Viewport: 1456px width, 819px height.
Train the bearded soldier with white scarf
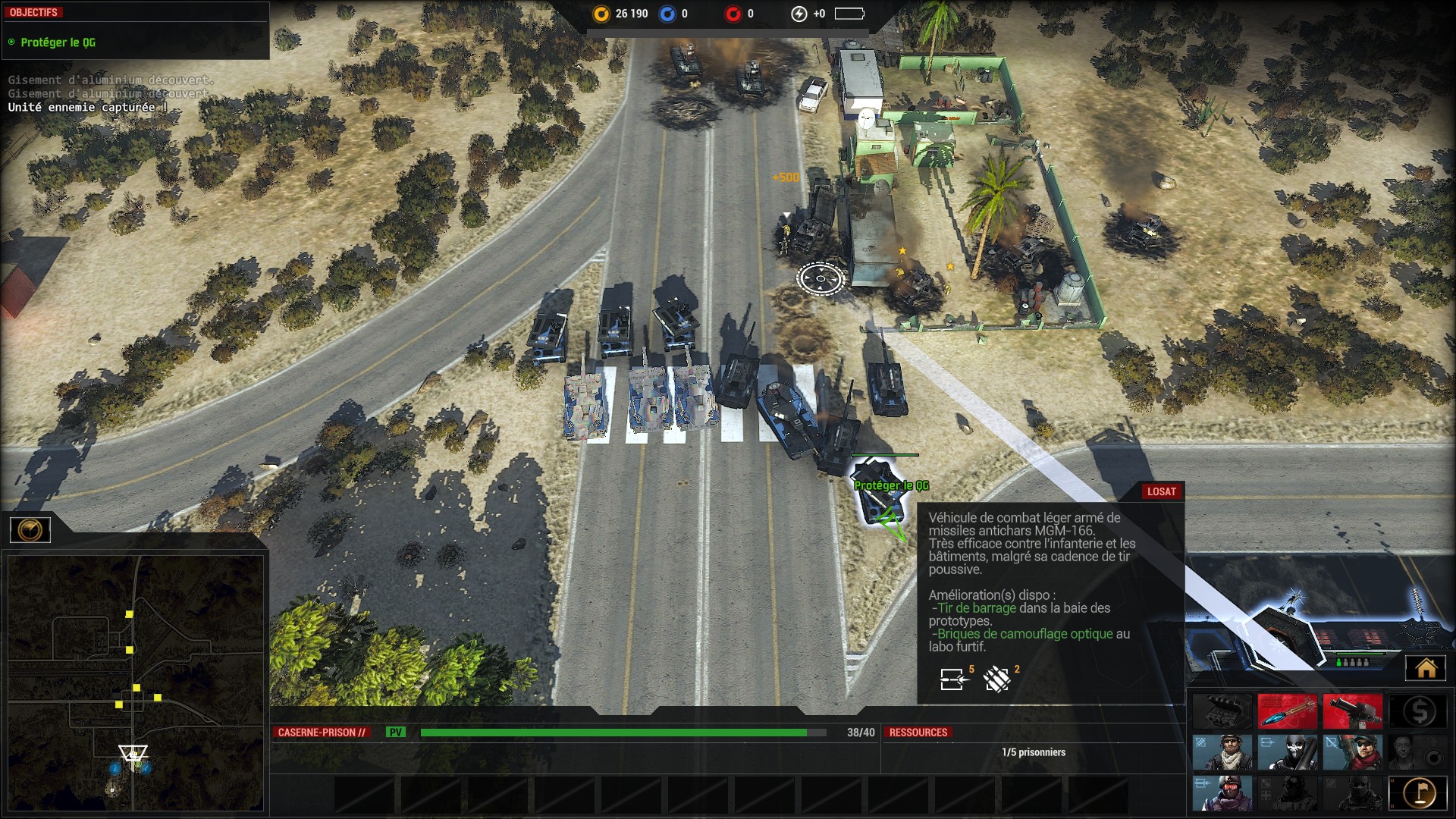click(x=1222, y=752)
